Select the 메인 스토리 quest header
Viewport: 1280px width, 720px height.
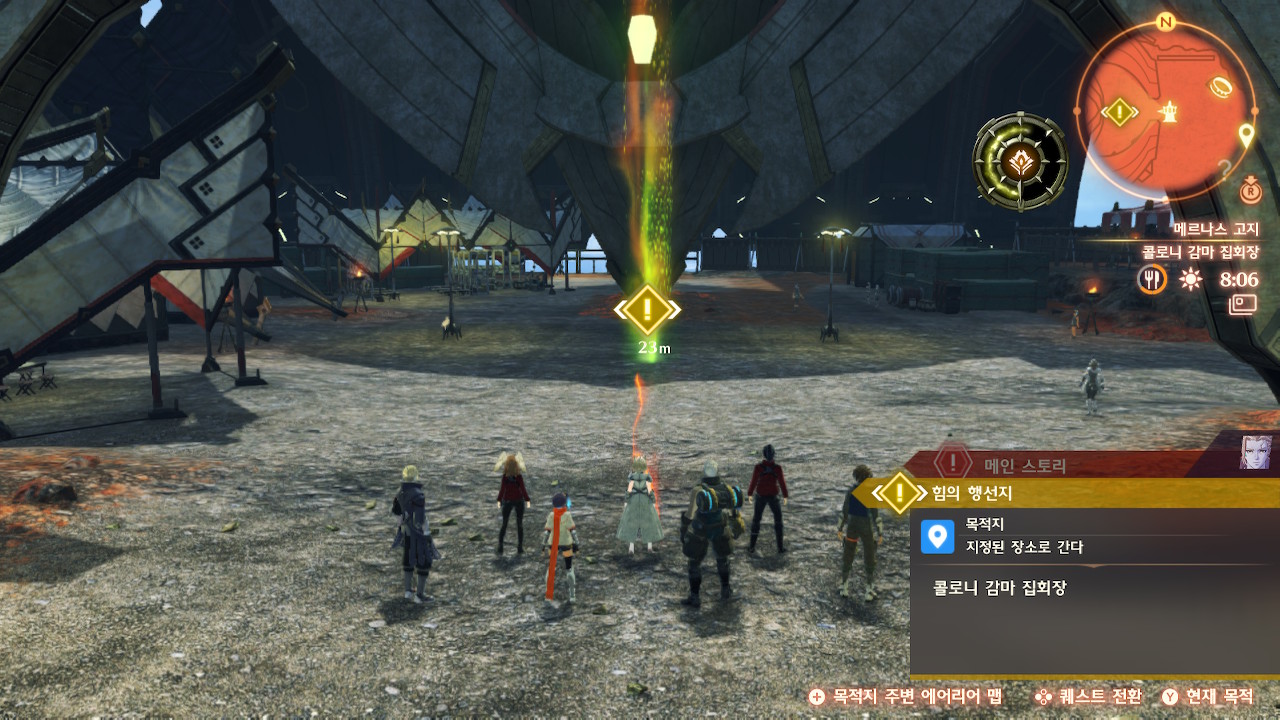click(x=1025, y=464)
